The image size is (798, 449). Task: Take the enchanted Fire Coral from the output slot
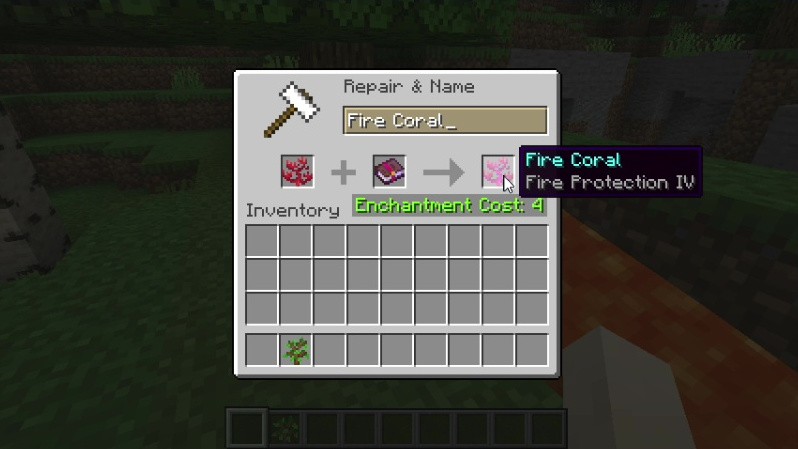498,171
